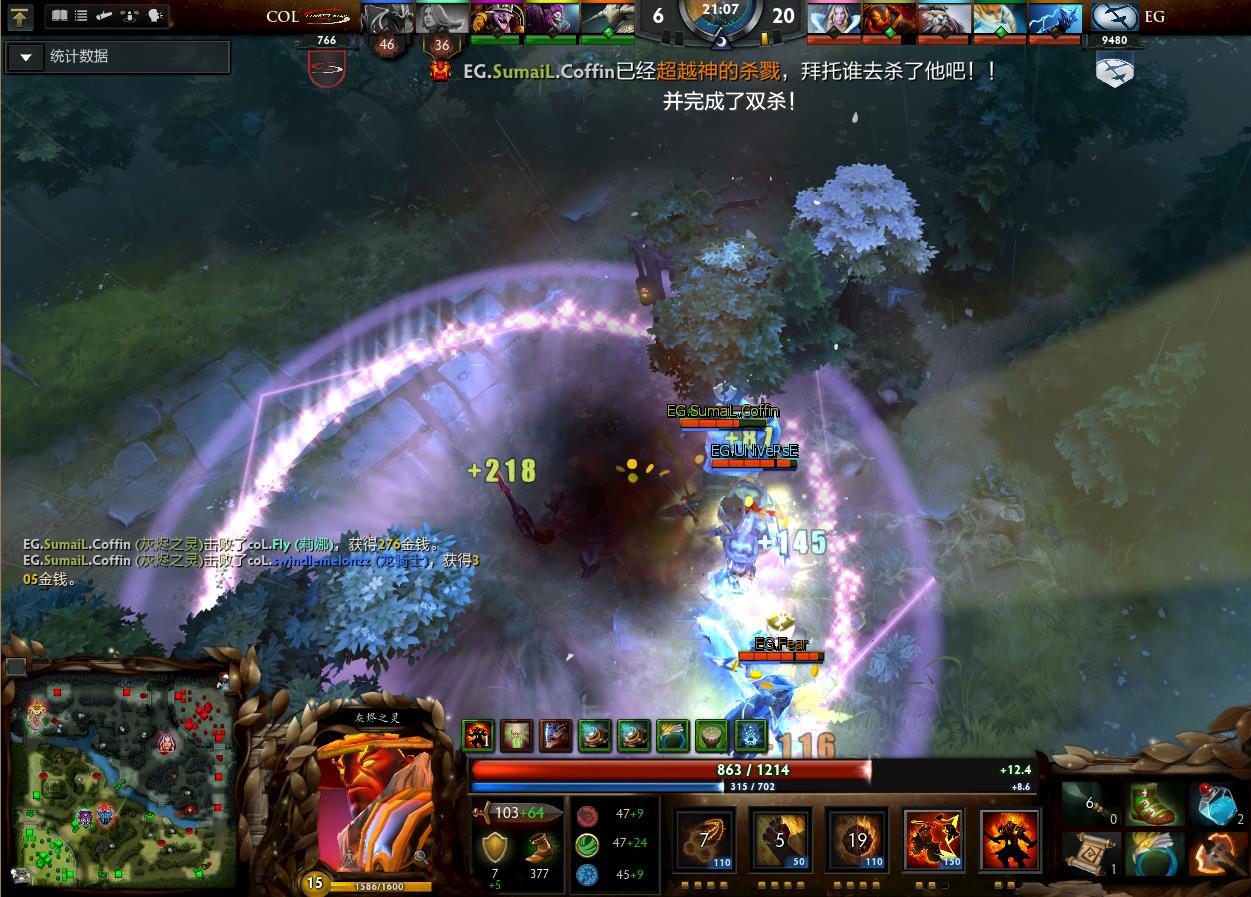This screenshot has width=1251, height=897.
Task: Select Crystal Maiden's portrait in top bar
Action: pyautogui.click(x=834, y=19)
